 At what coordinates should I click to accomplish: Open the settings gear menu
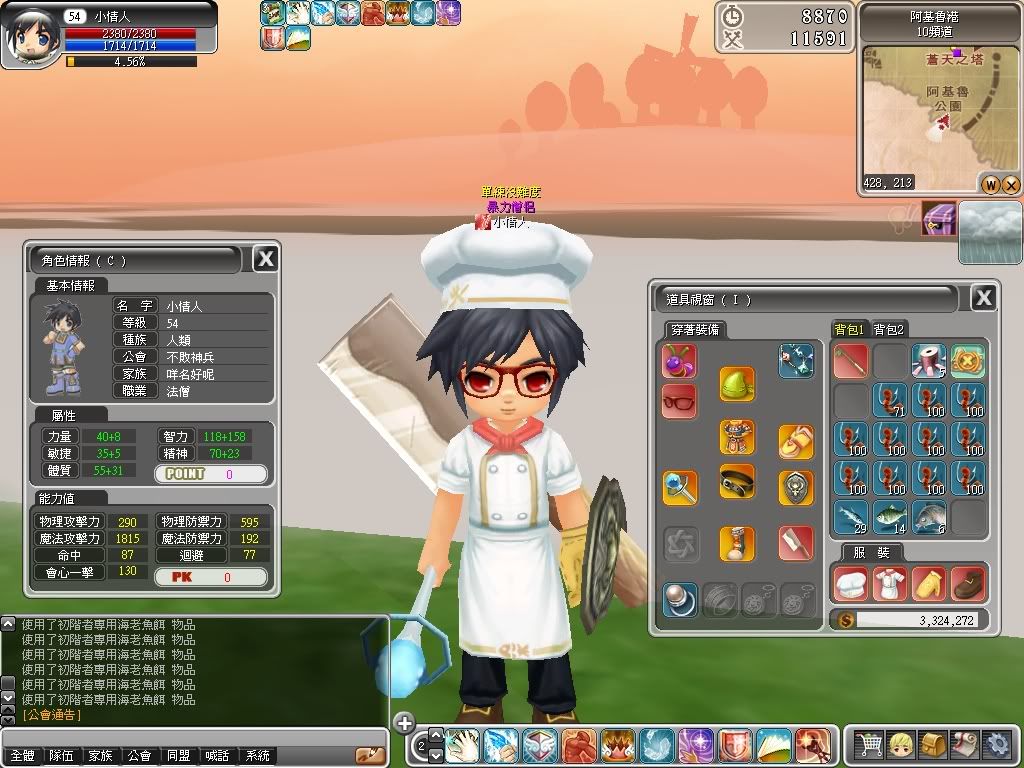point(996,745)
